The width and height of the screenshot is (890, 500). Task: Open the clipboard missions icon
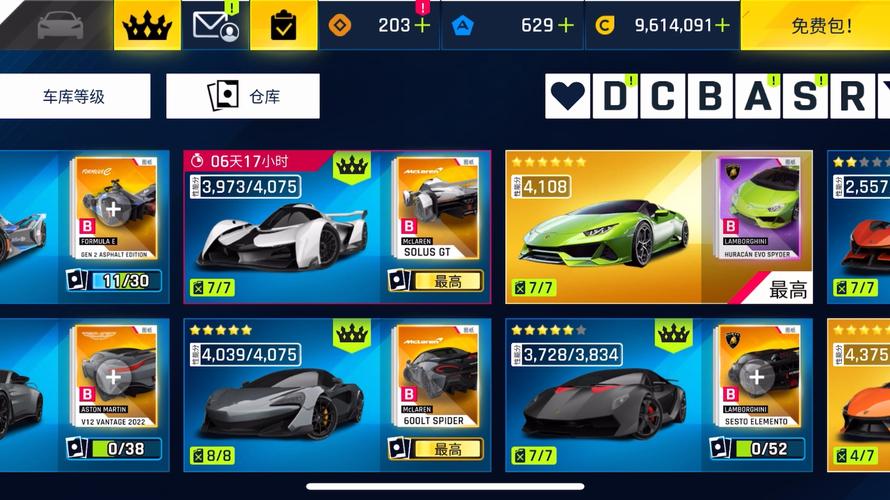point(283,25)
